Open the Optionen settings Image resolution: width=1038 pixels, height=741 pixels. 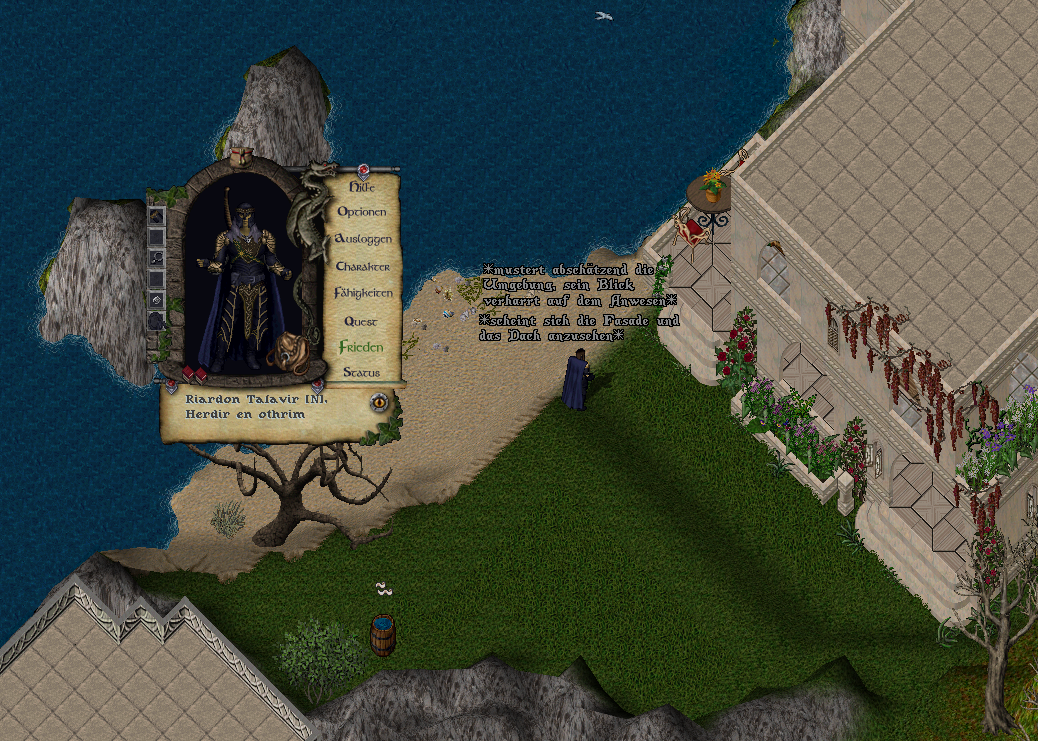point(361,212)
